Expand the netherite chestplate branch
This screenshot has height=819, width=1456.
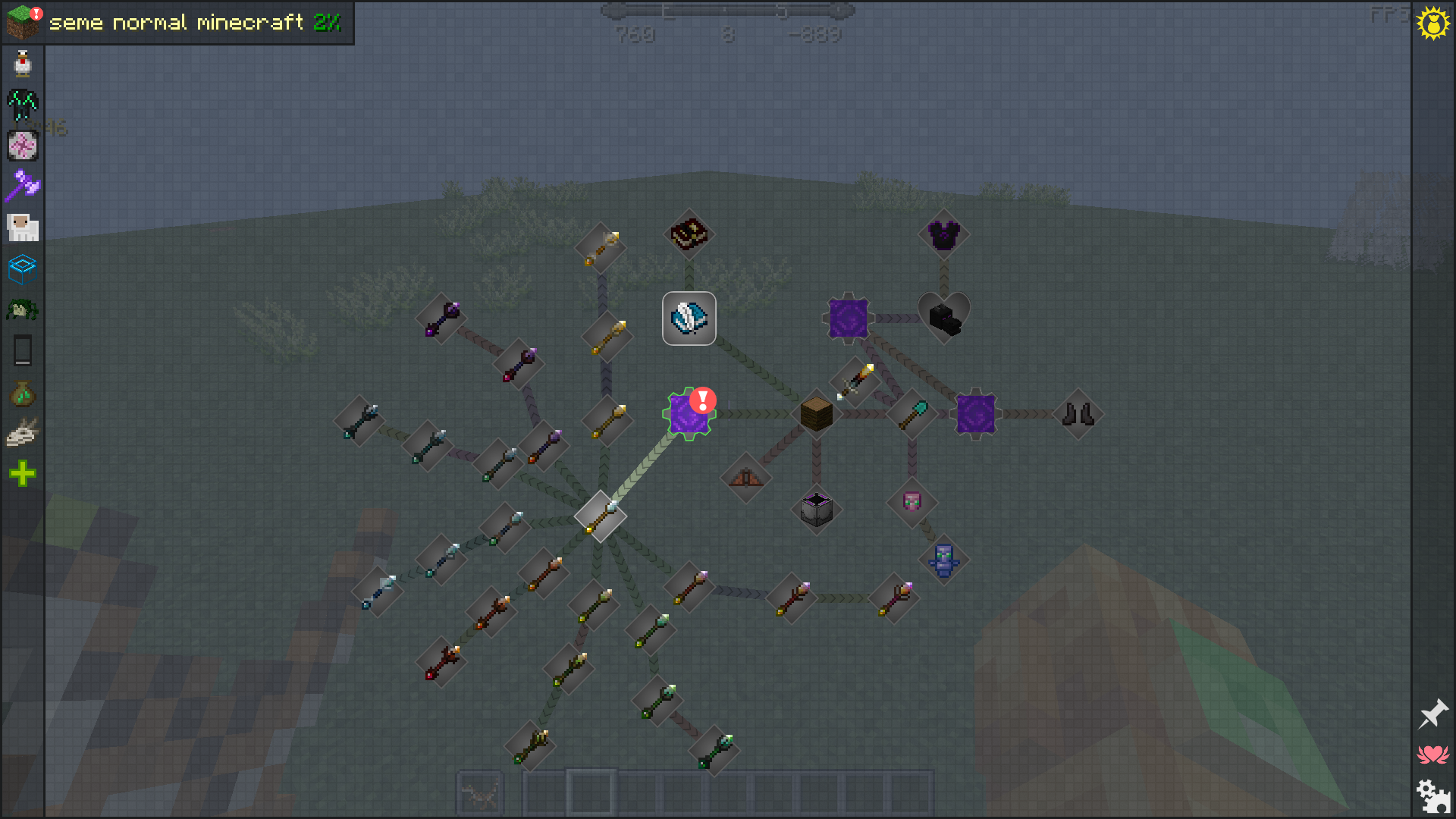click(943, 234)
